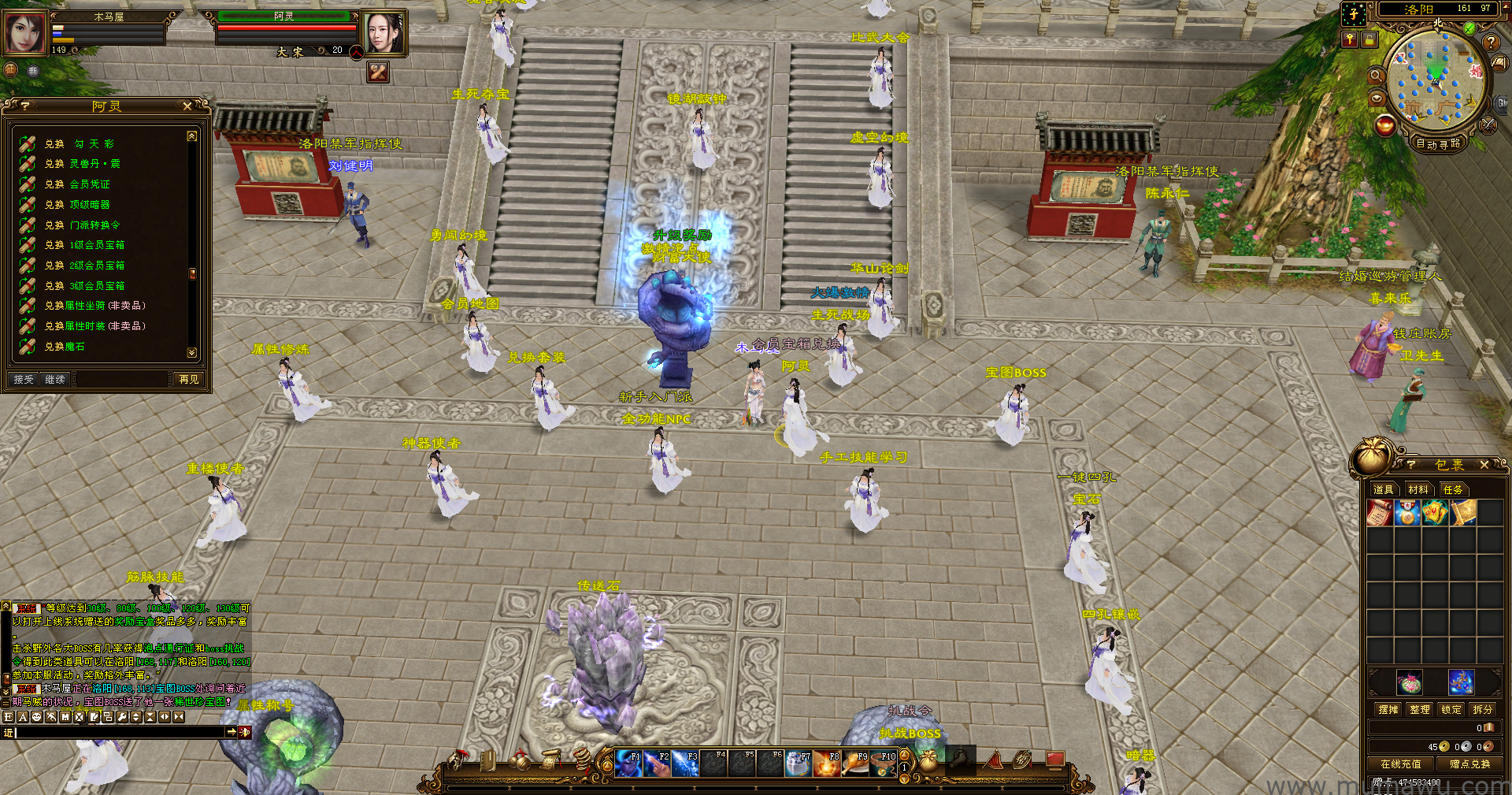
Task: Click the 再见 goodbye button
Action: click(189, 380)
